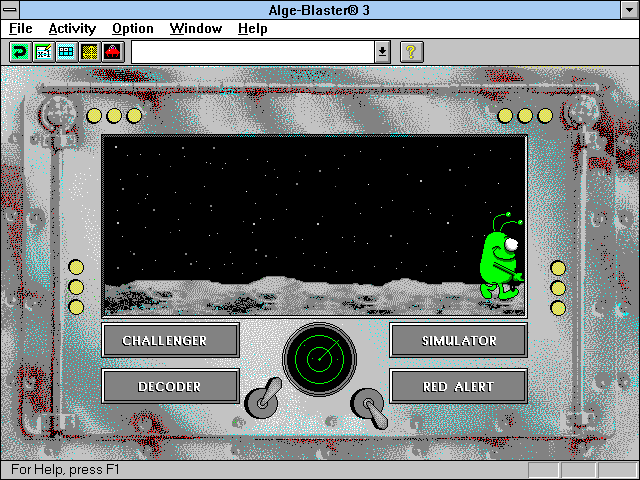Viewport: 640px width, 480px height.
Task: Show the Option menu
Action: (x=133, y=29)
